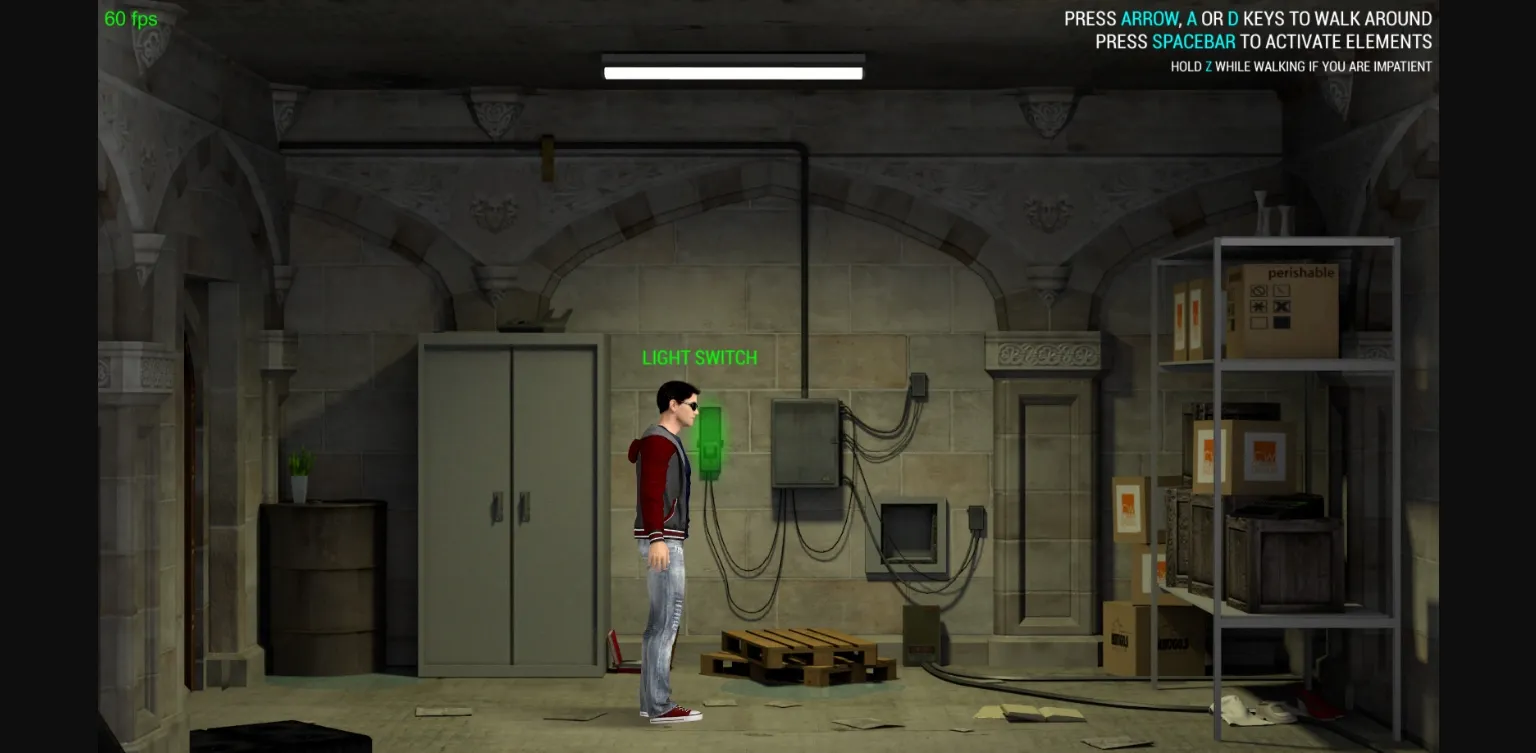Click the LIGHT SWITCH label text

(x=699, y=358)
